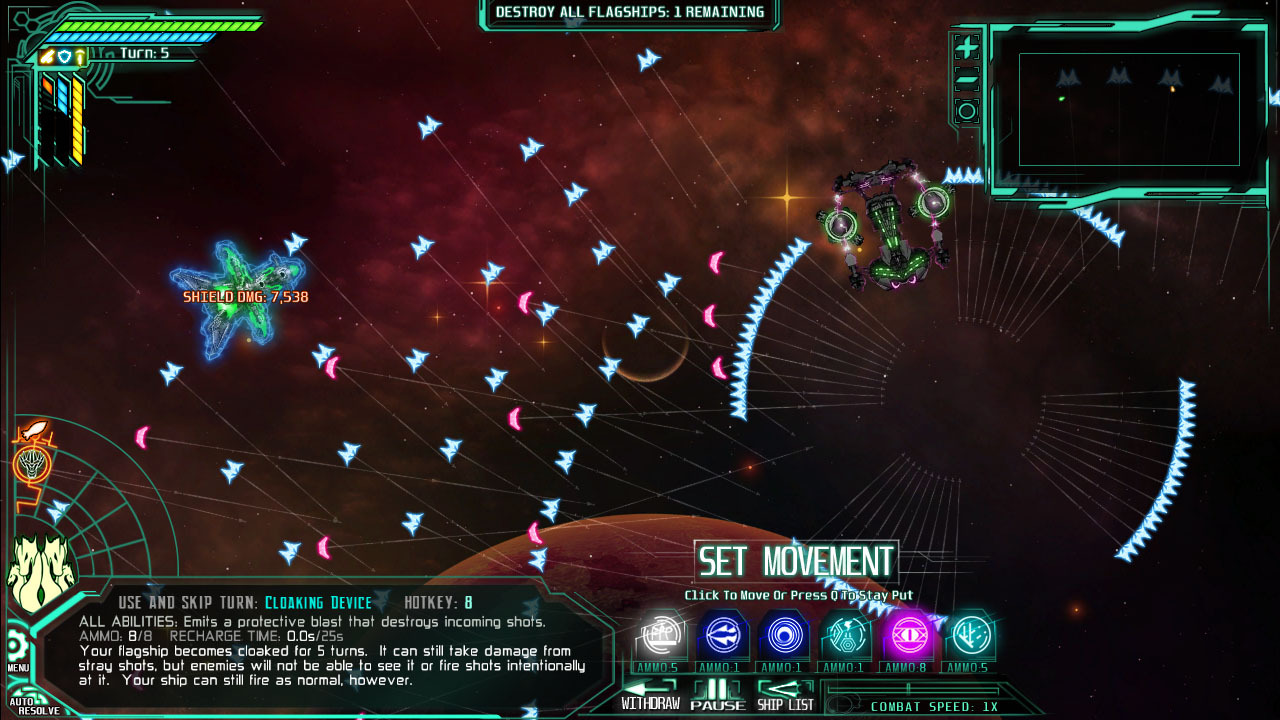Screen dimensions: 1280x720
Task: Pause the combat
Action: pyautogui.click(x=717, y=695)
